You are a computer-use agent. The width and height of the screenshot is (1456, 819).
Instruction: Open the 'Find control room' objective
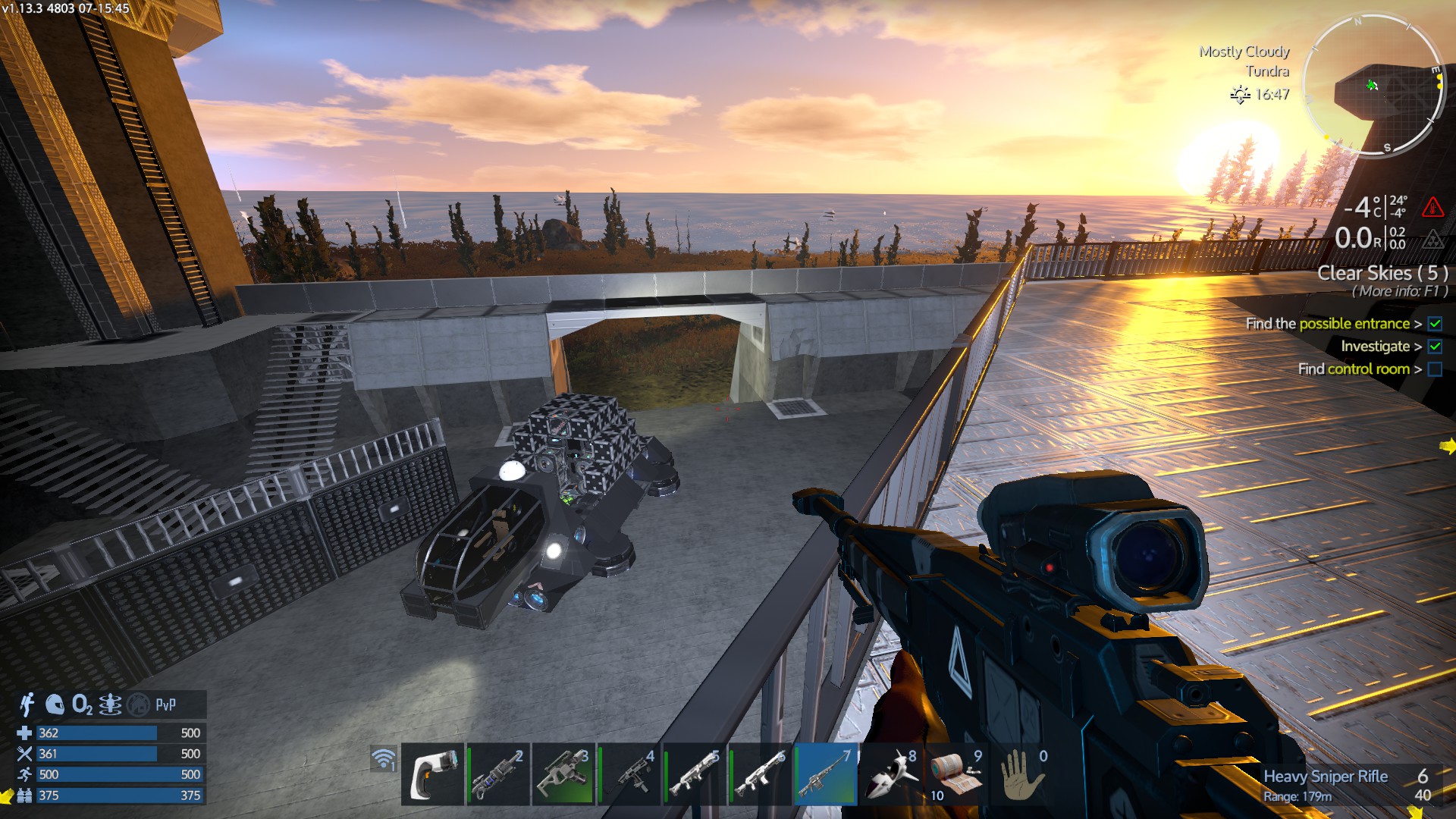click(x=1354, y=369)
